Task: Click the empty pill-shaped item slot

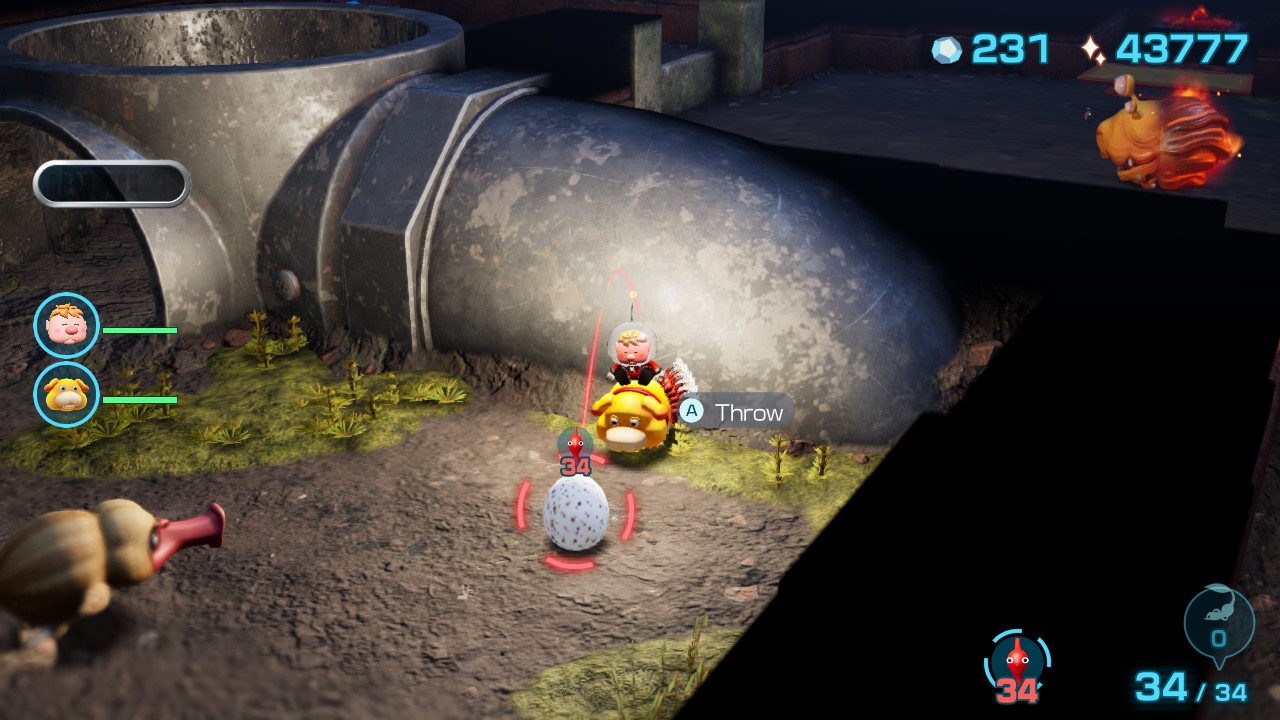Action: 112,184
